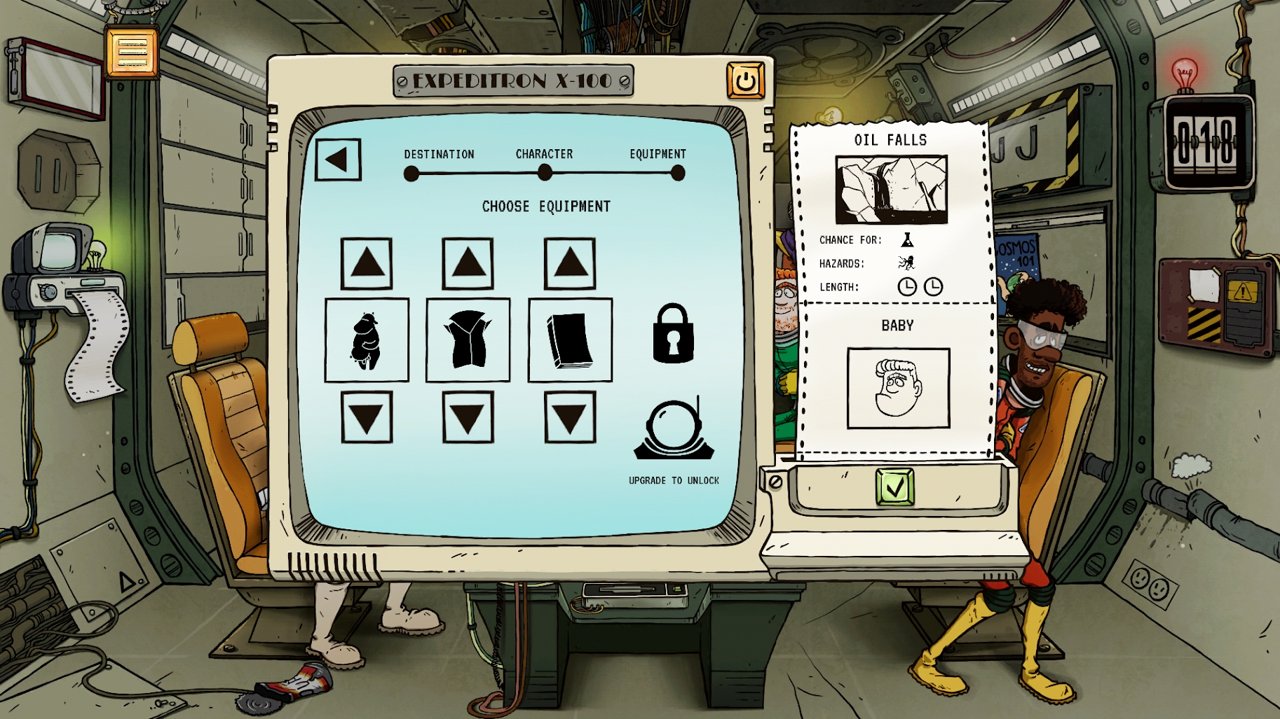
Task: Jump to the Destination step marker
Action: tap(411, 173)
